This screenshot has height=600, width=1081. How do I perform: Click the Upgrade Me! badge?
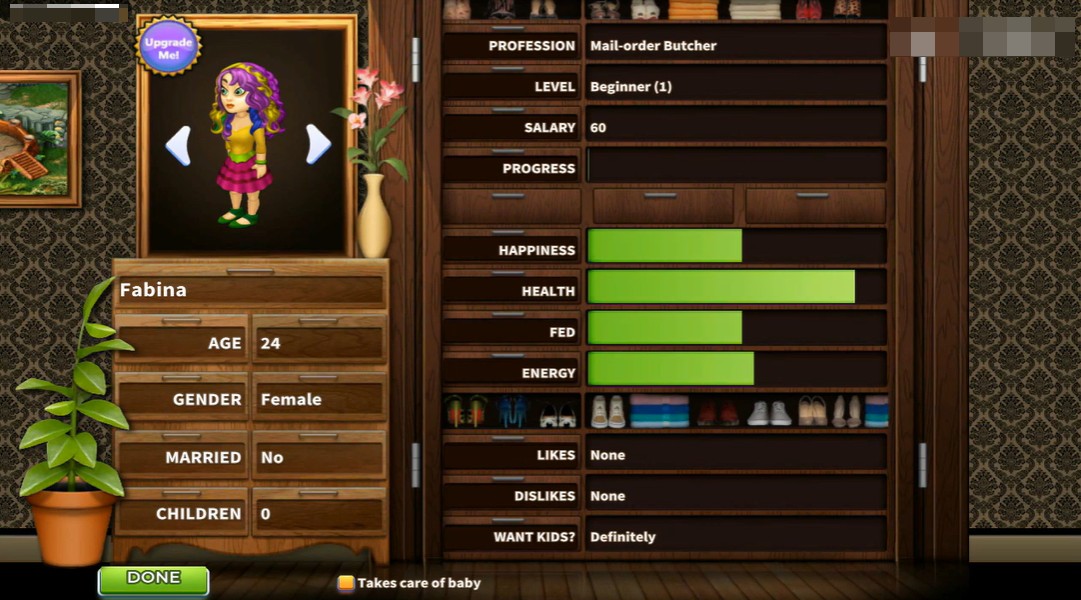click(x=168, y=47)
